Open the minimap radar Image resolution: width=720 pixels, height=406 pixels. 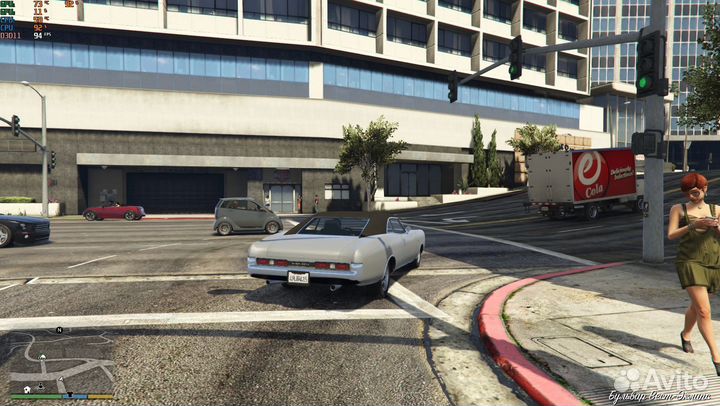(62, 361)
